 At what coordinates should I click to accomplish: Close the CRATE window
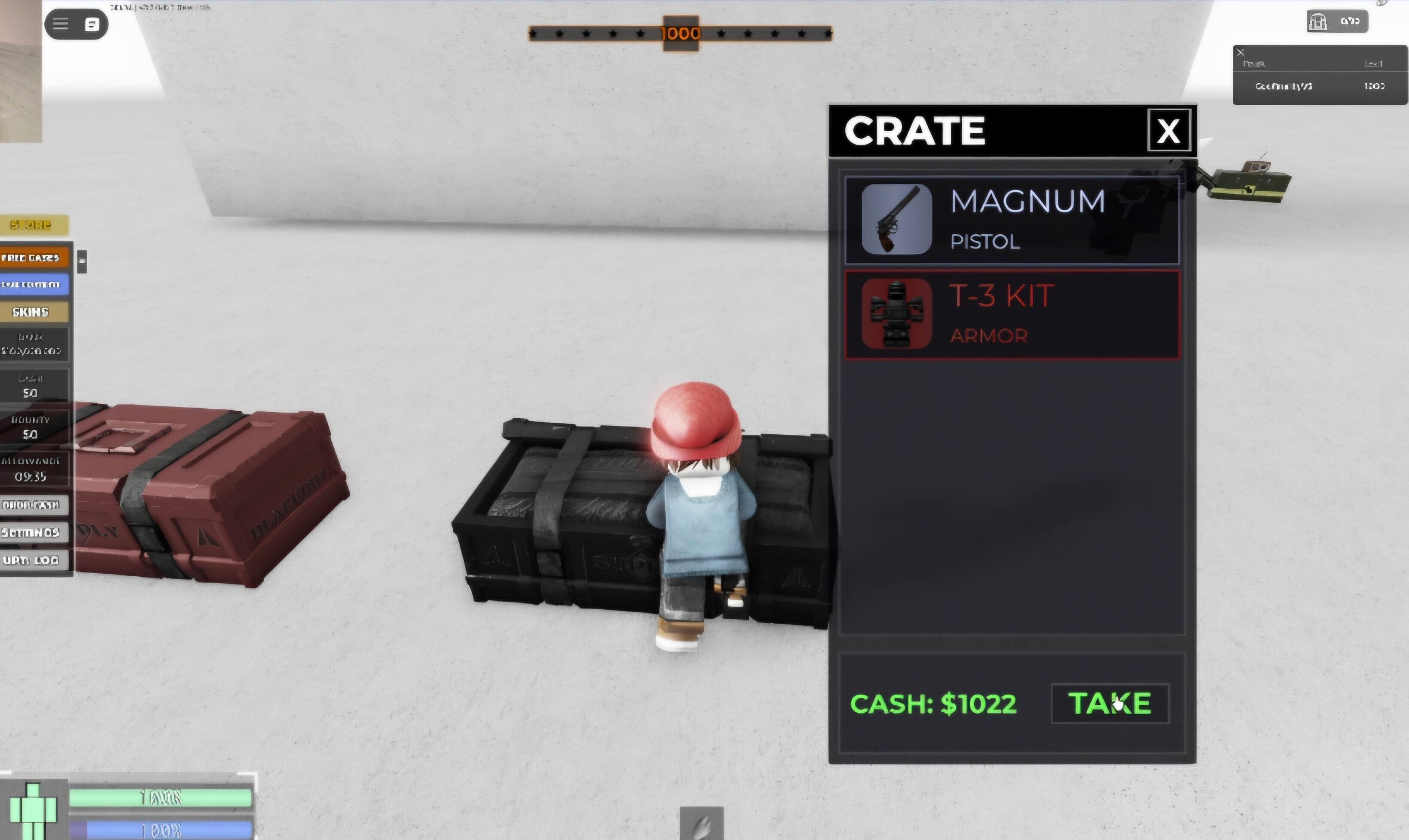pyautogui.click(x=1168, y=131)
